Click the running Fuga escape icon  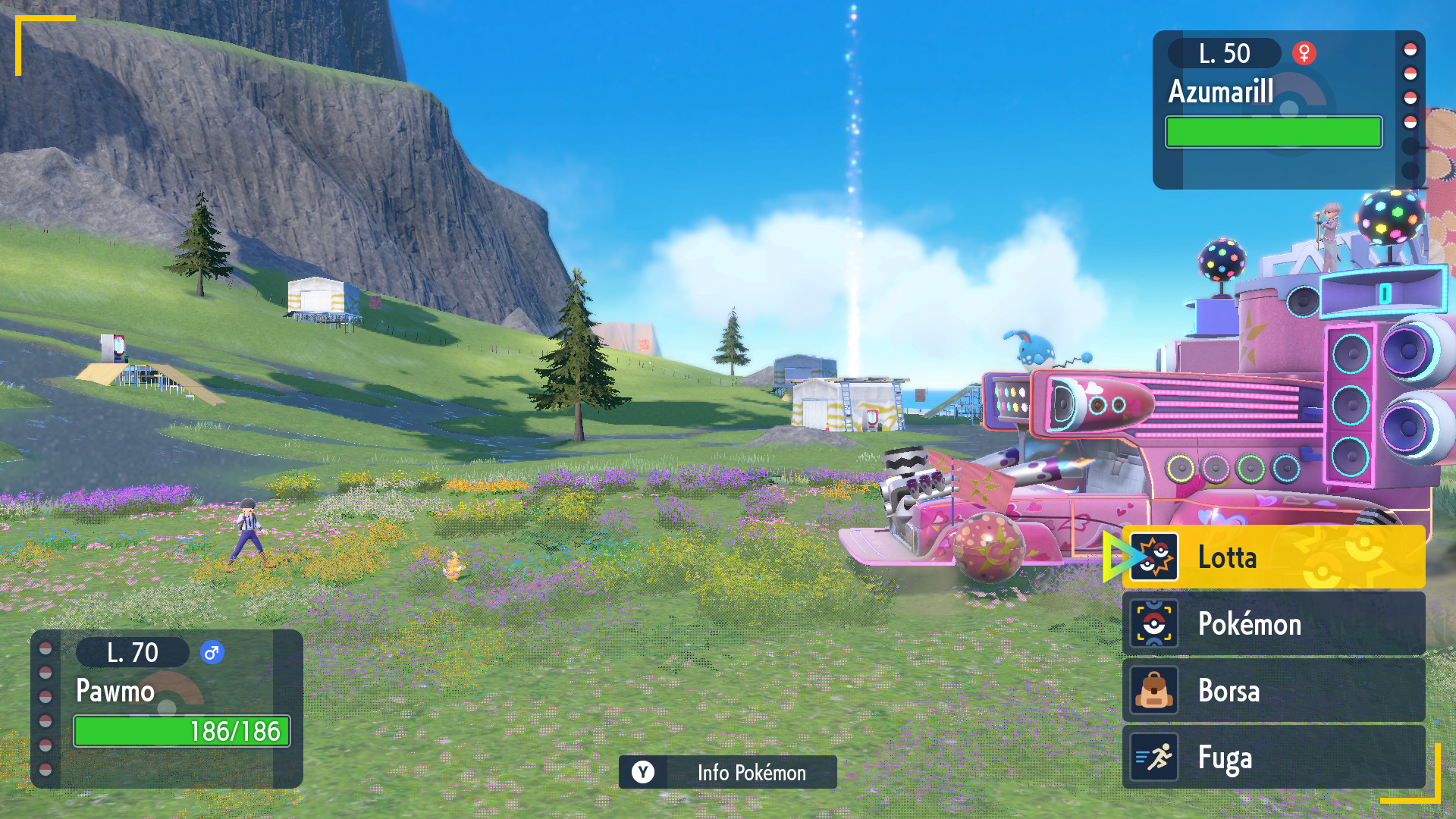(1156, 758)
